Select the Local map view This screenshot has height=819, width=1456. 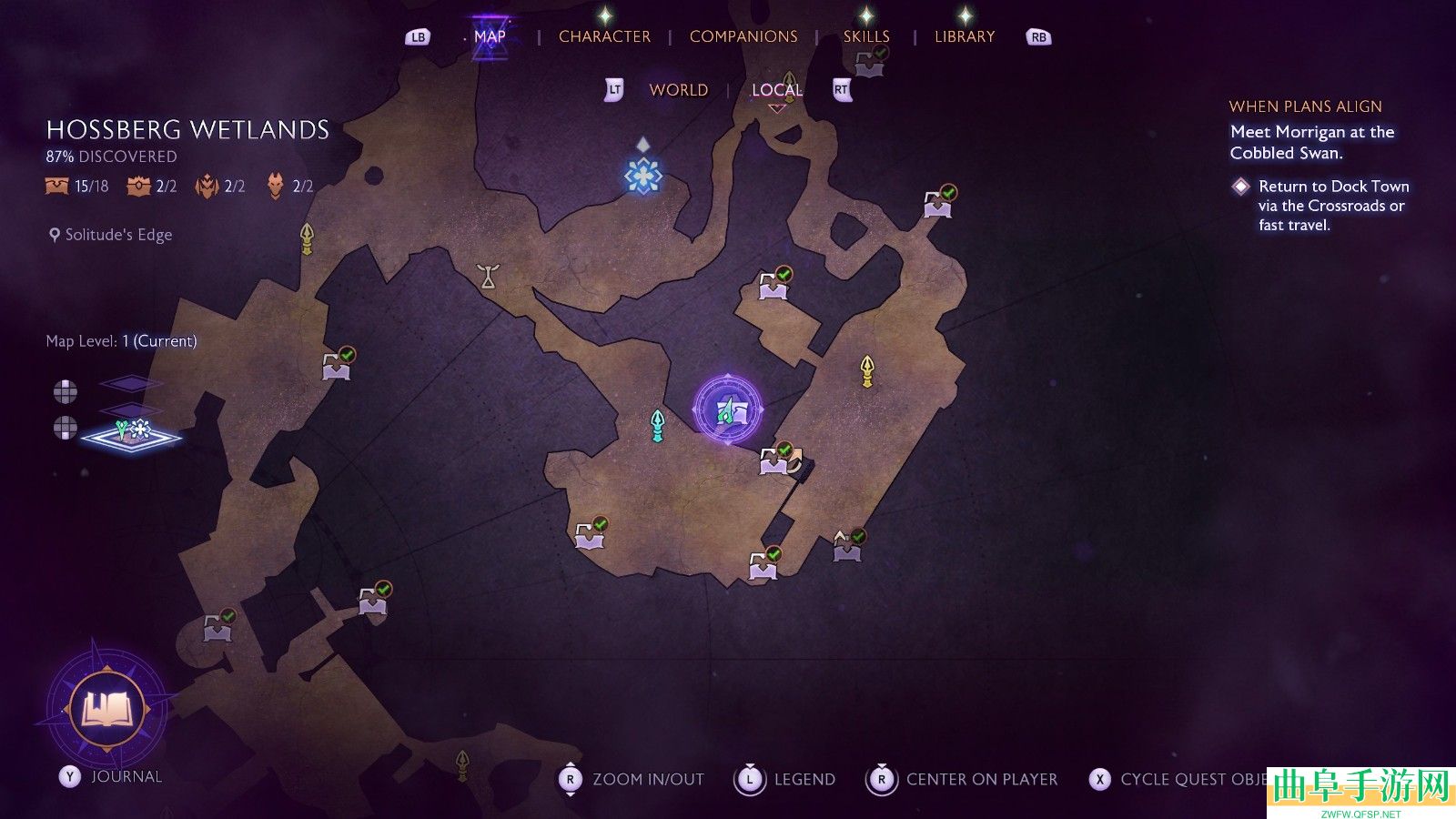pyautogui.click(x=776, y=90)
